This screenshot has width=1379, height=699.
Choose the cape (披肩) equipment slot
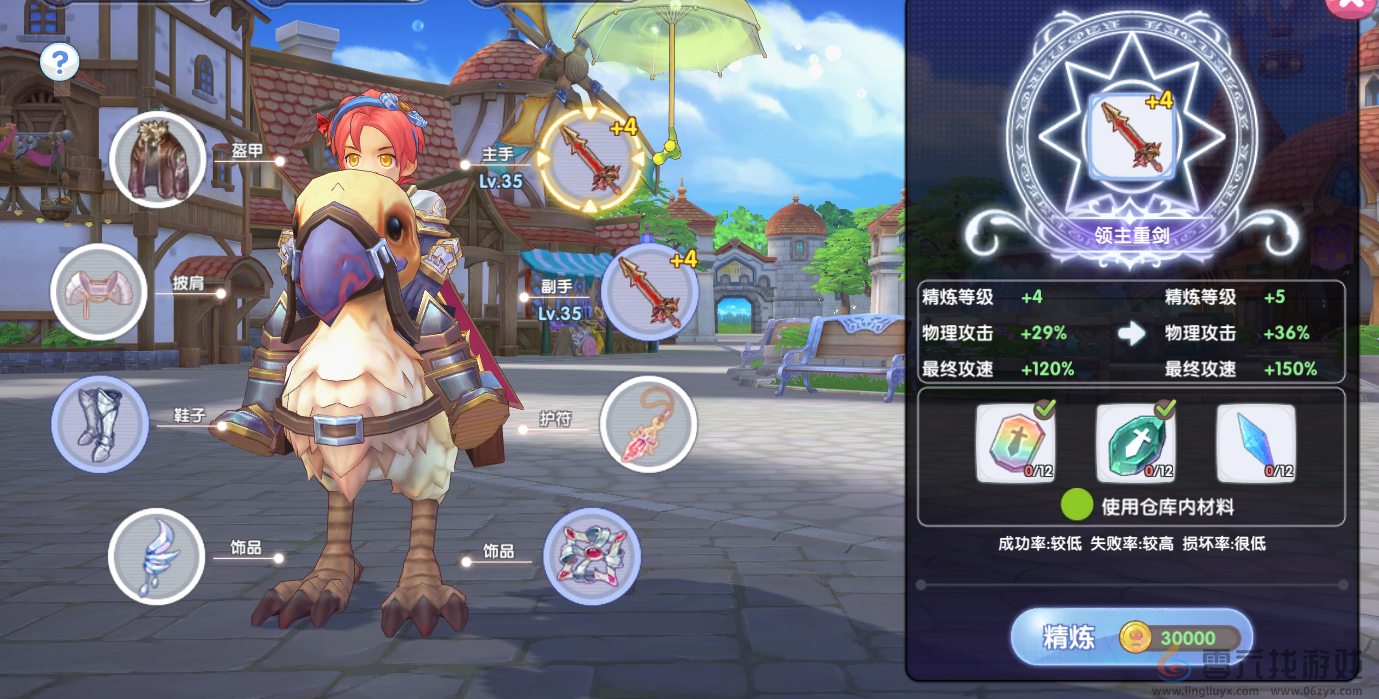98,291
